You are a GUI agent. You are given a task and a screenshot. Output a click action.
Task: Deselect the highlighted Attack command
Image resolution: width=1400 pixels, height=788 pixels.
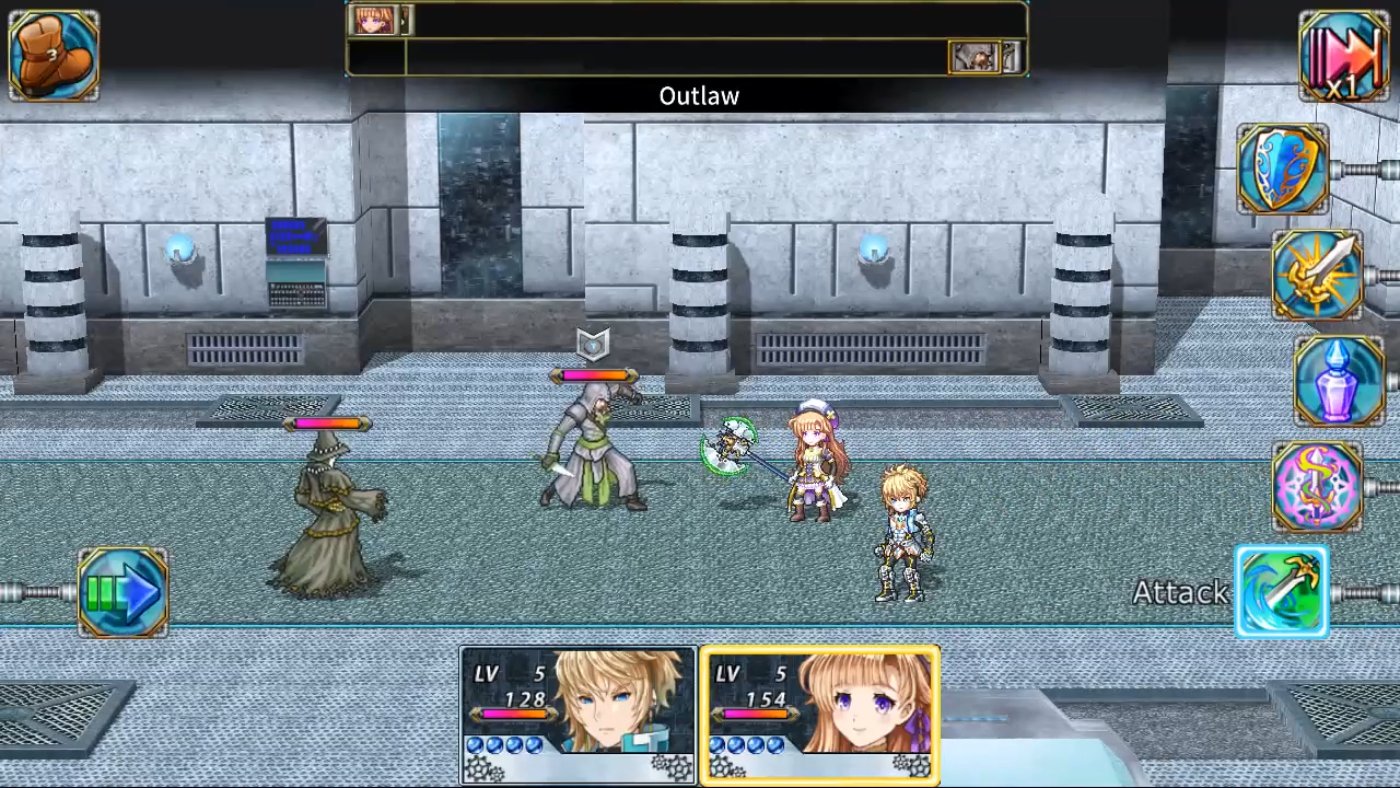(x=1283, y=590)
